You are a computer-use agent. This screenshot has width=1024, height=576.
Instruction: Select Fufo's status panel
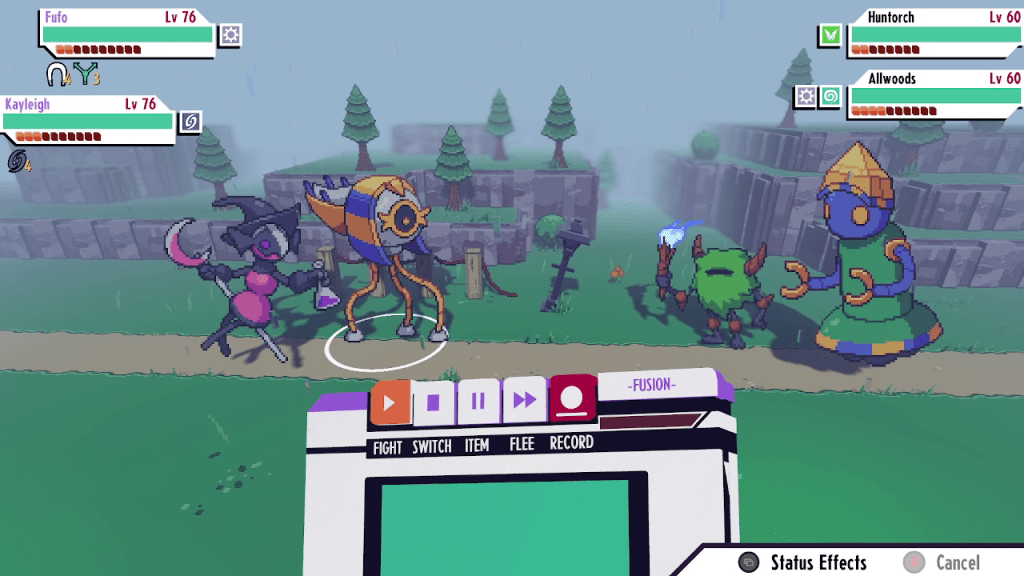[x=127, y=34]
